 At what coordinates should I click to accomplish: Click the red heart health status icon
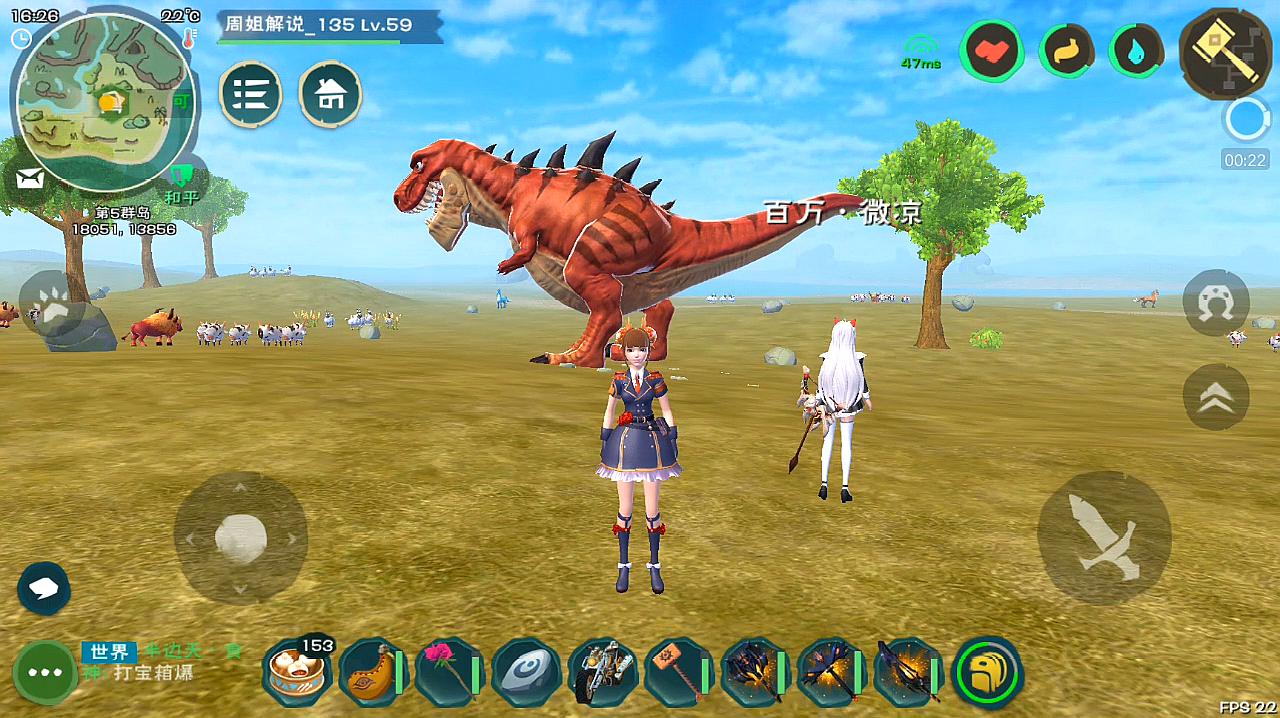tap(992, 50)
